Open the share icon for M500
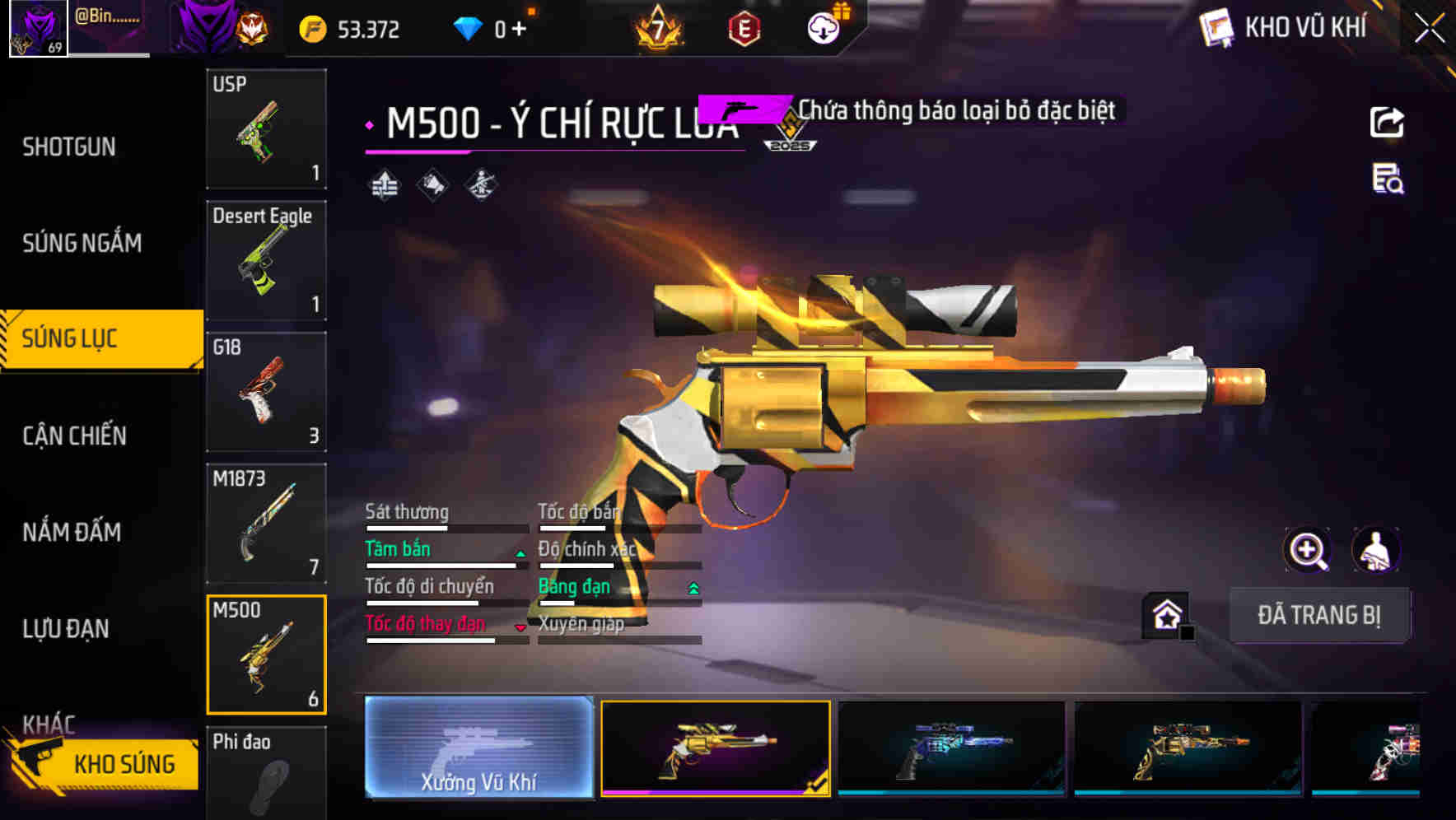 pos(1388,122)
